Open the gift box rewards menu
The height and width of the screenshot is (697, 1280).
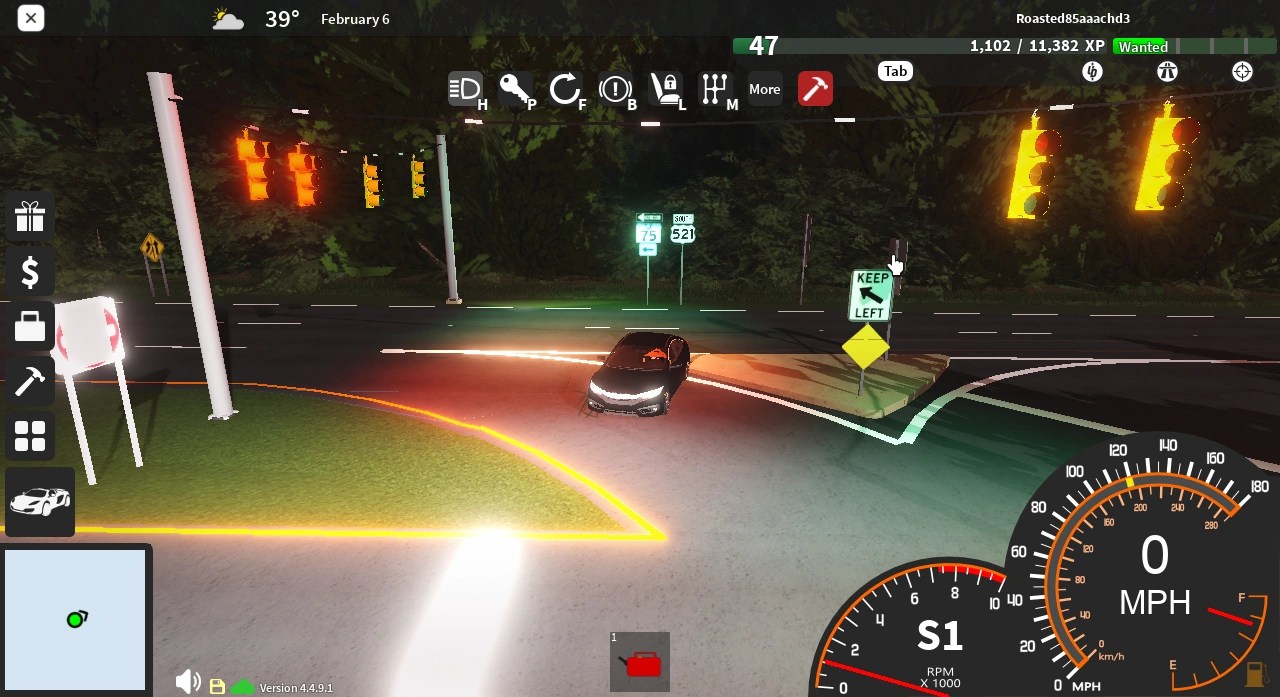point(30,217)
